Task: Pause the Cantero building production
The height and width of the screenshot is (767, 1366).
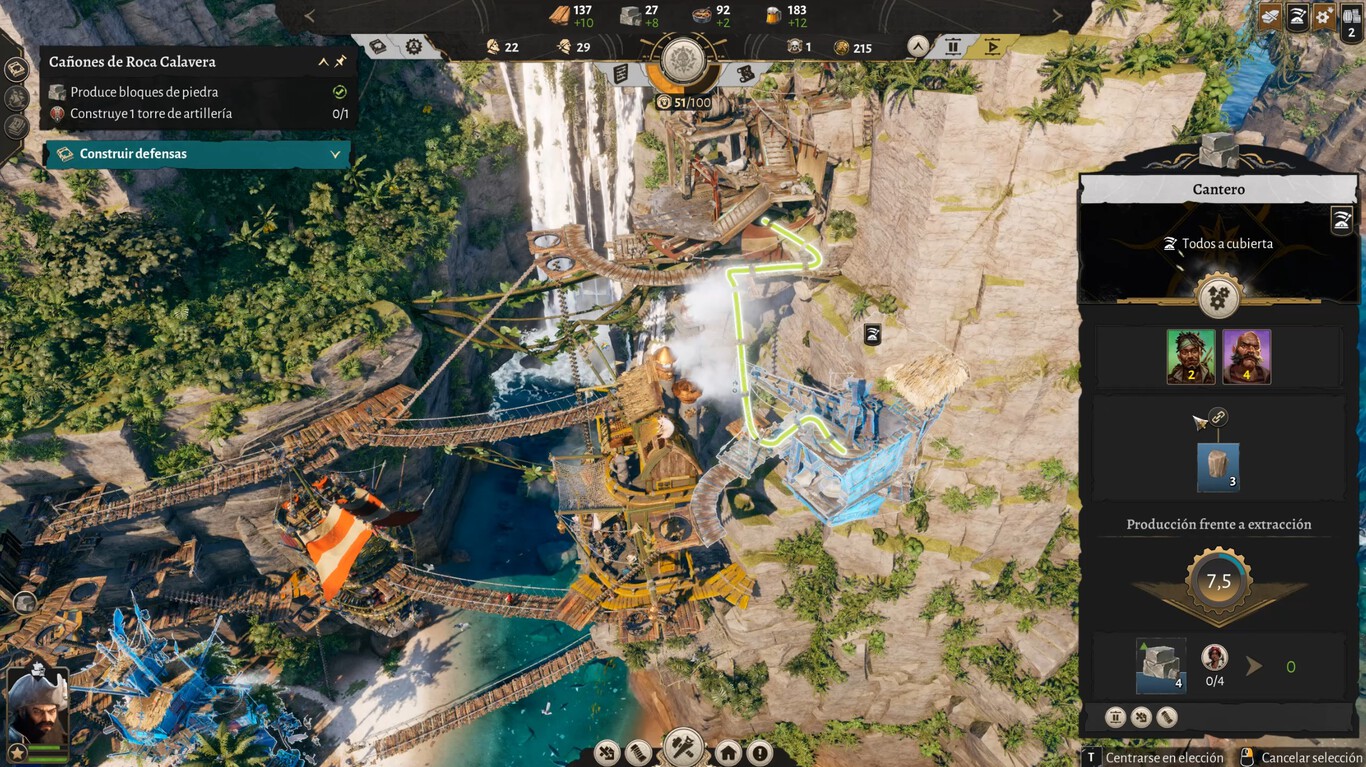Action: click(x=1115, y=717)
